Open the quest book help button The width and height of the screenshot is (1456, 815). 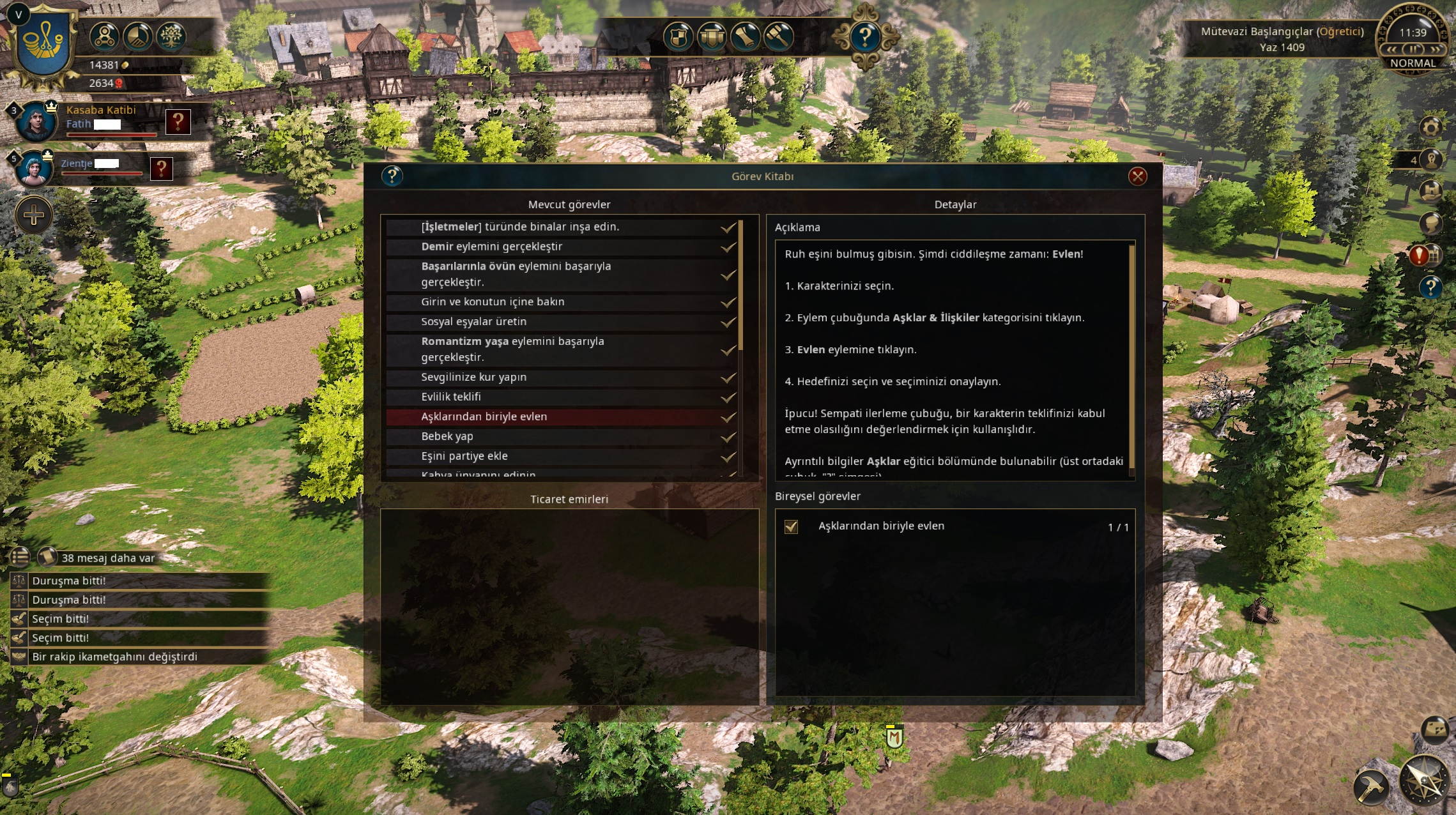point(392,176)
